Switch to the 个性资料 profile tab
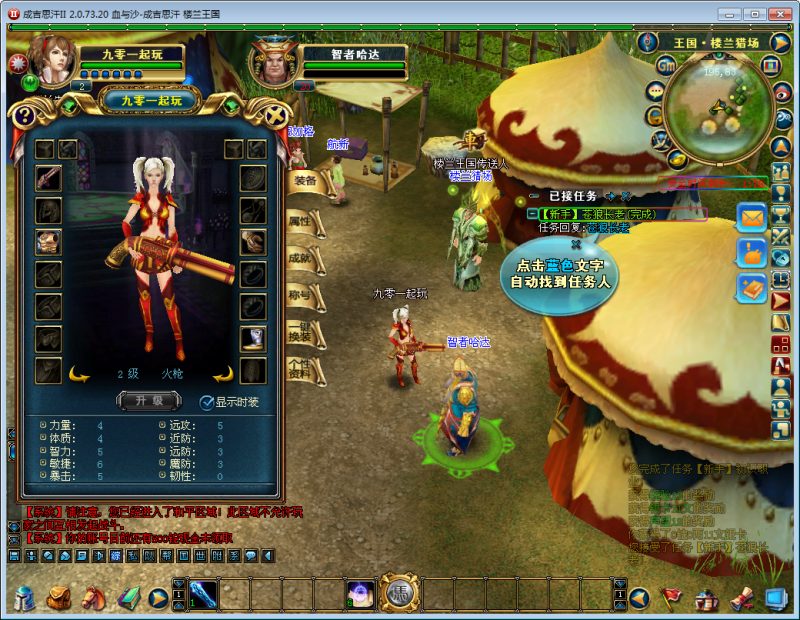This screenshot has height=620, width=800. (301, 371)
